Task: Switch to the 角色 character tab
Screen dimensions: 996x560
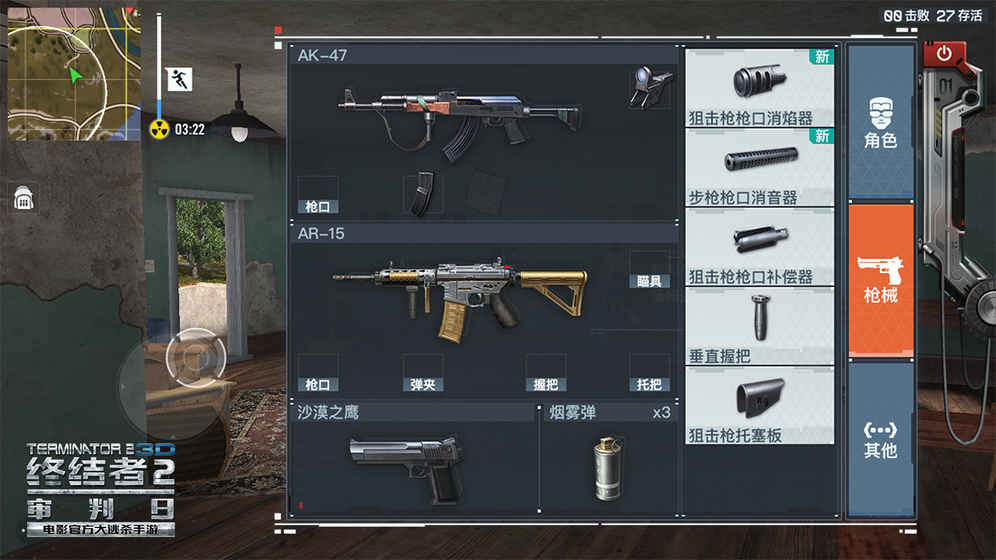Action: (880, 122)
